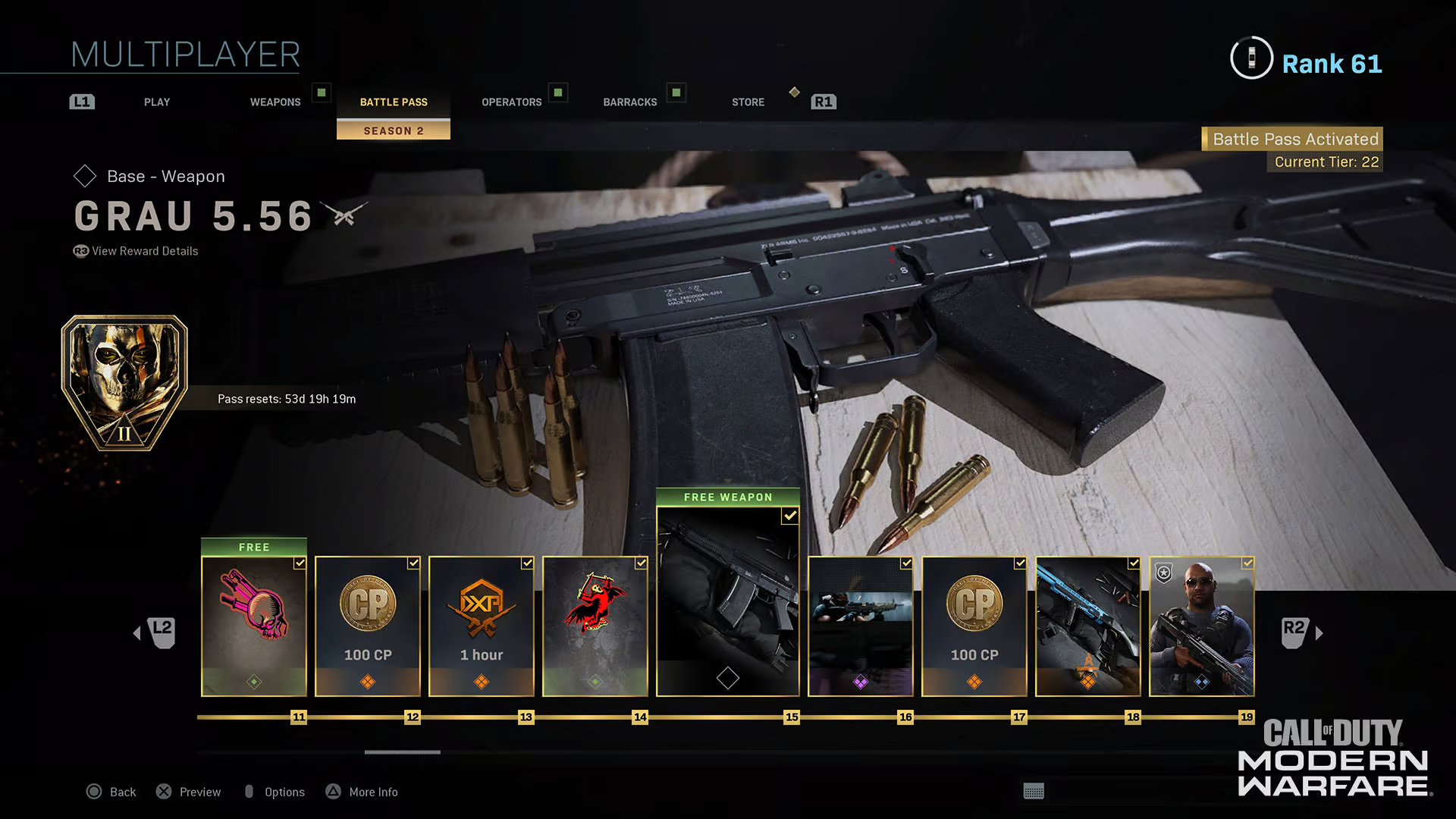Switch to the Play tab
Image resolution: width=1456 pixels, height=819 pixels.
click(157, 102)
